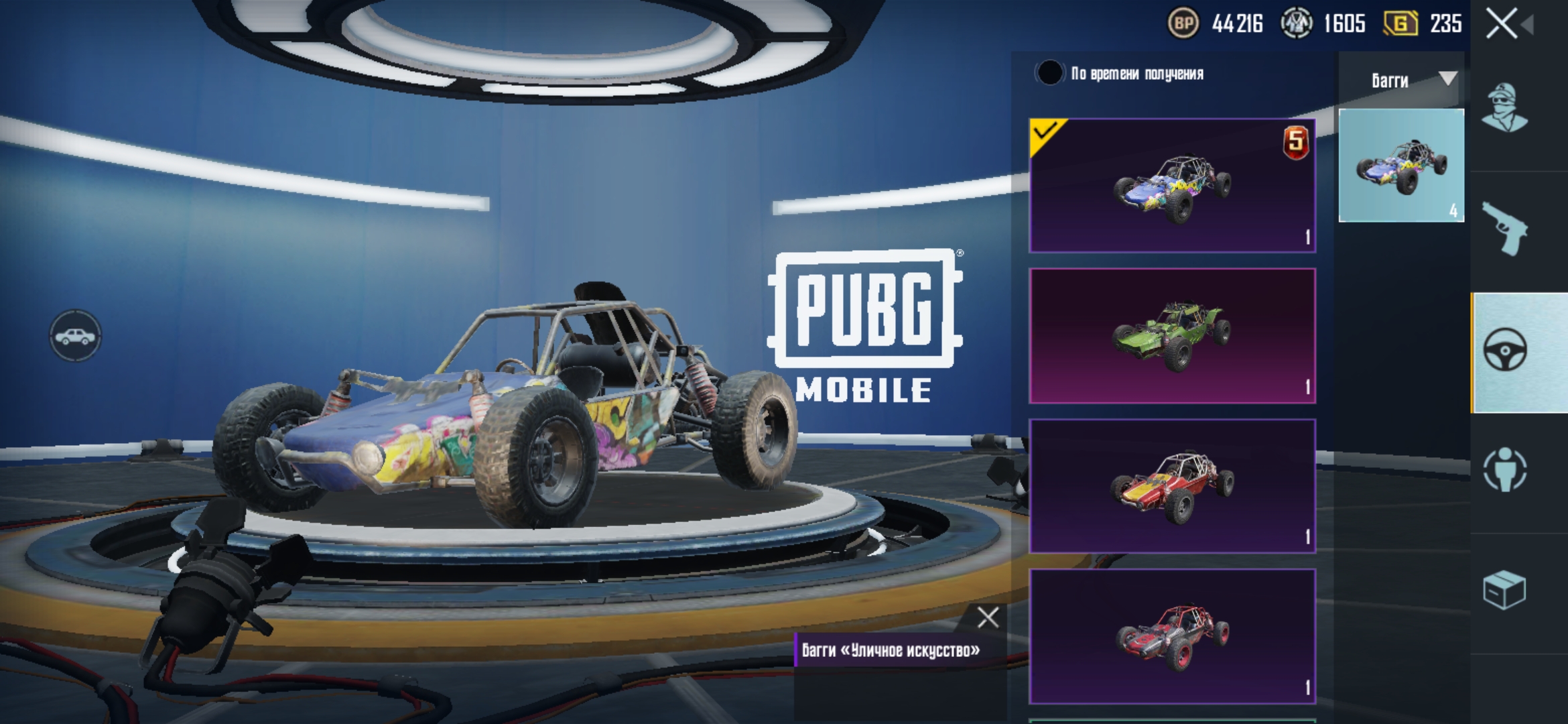The image size is (1568, 724).
Task: Select the black and red buggy skin
Action: click(1172, 636)
